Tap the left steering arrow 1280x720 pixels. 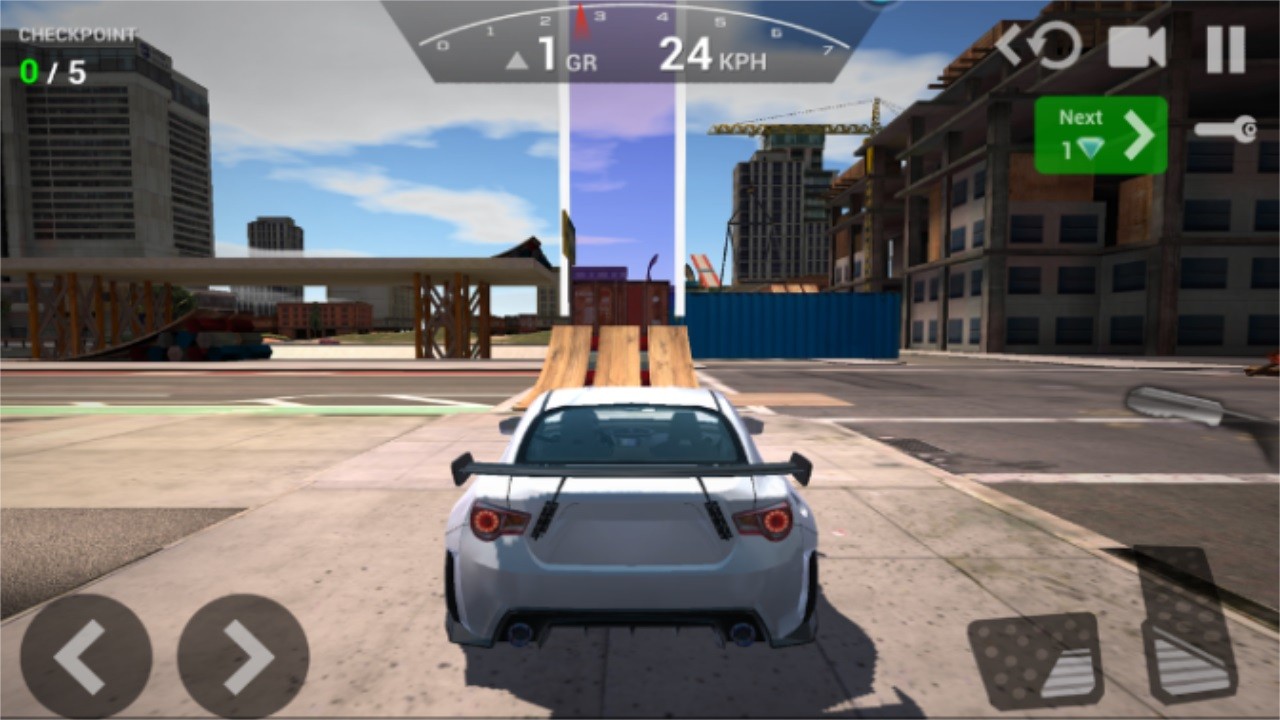coord(85,655)
